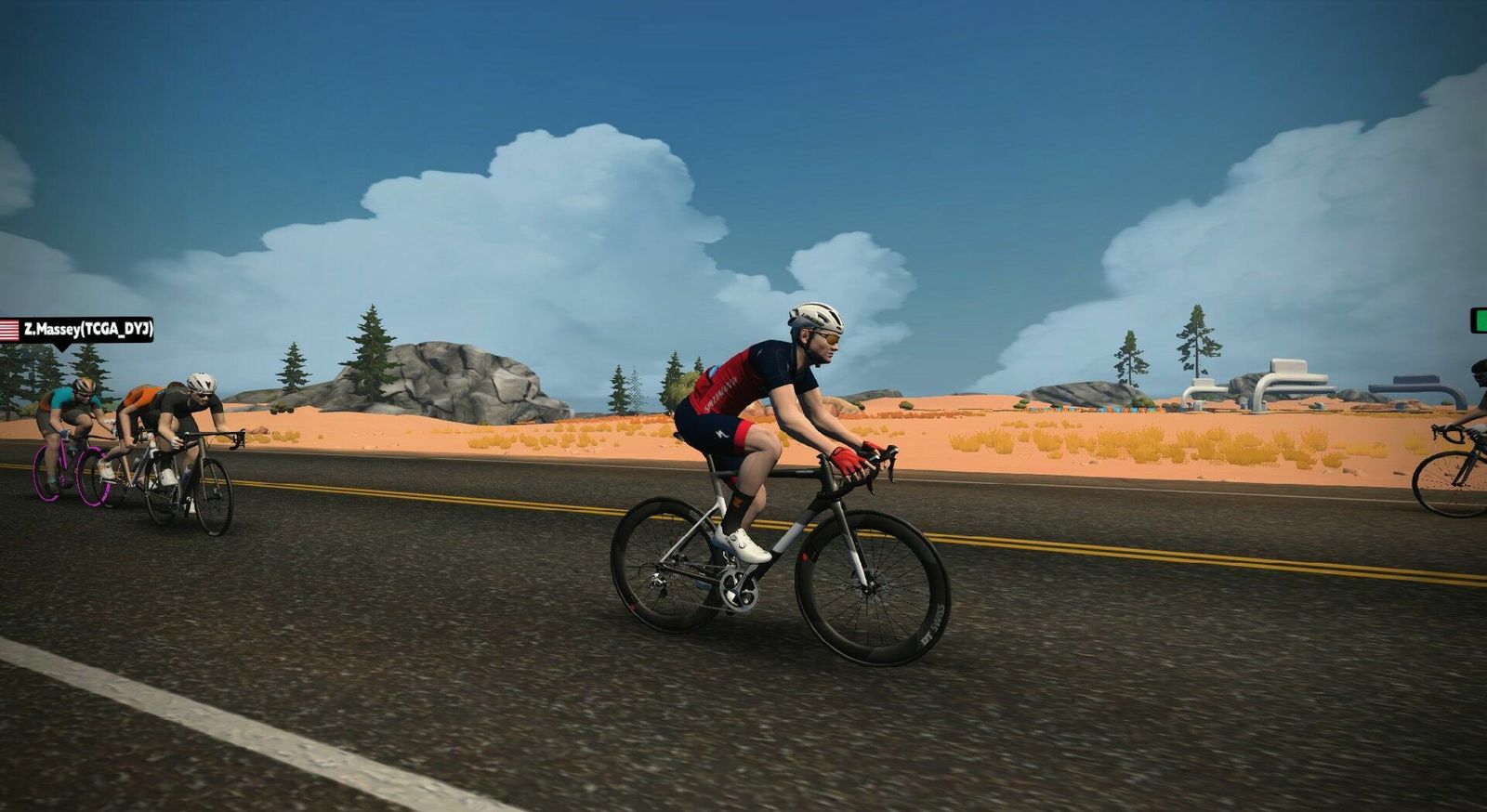This screenshot has height=812, width=1487.
Task: Select the Z.Massey rider name tag
Action: (78, 330)
